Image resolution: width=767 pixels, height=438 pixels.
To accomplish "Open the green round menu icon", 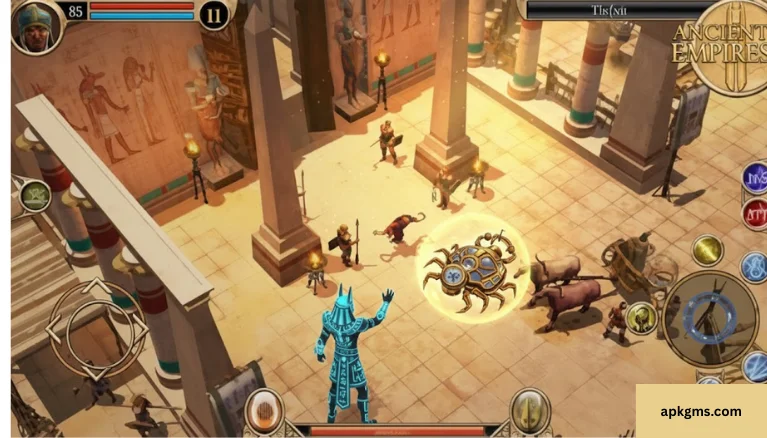I will click(34, 195).
